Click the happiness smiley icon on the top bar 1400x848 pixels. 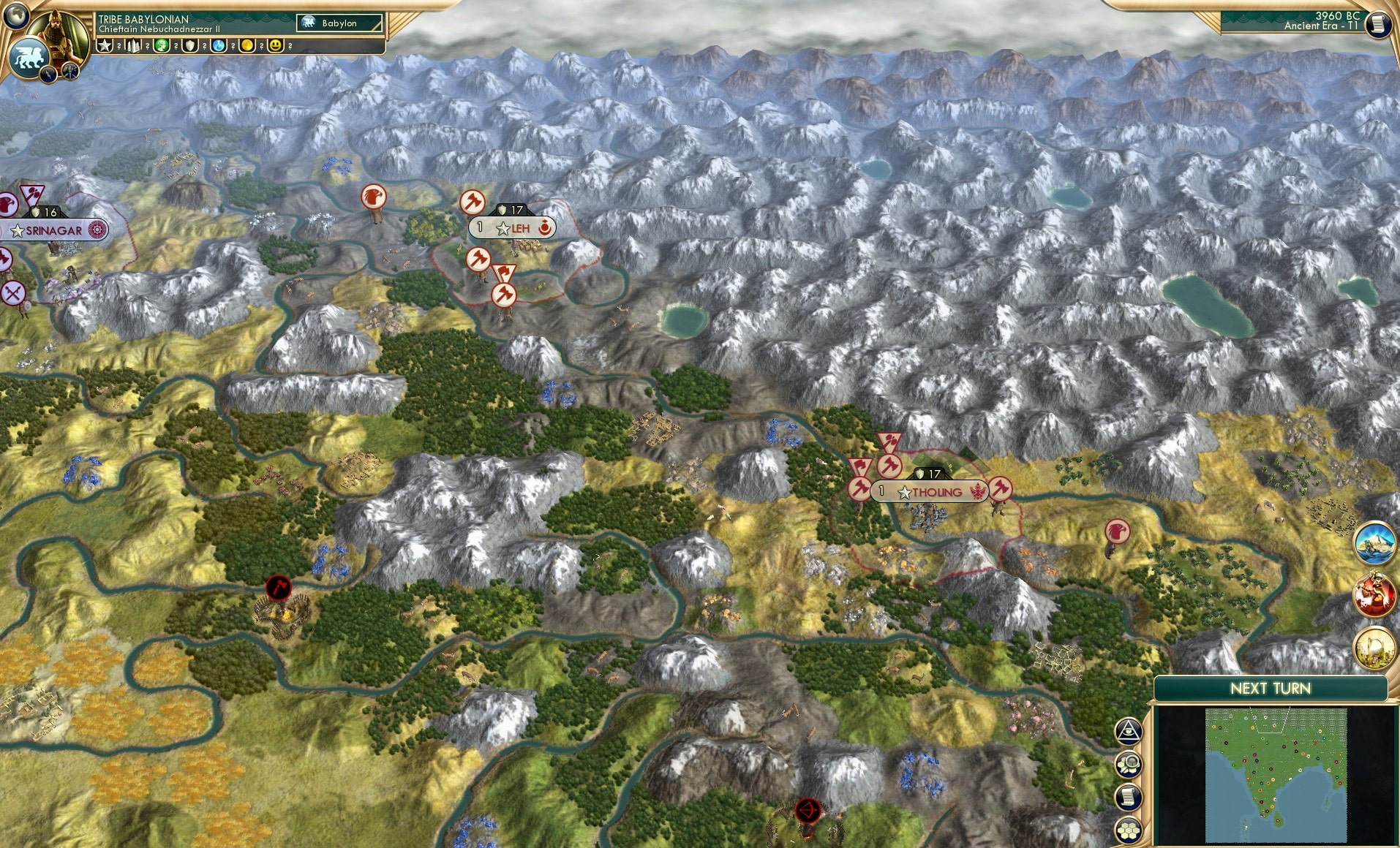point(274,45)
